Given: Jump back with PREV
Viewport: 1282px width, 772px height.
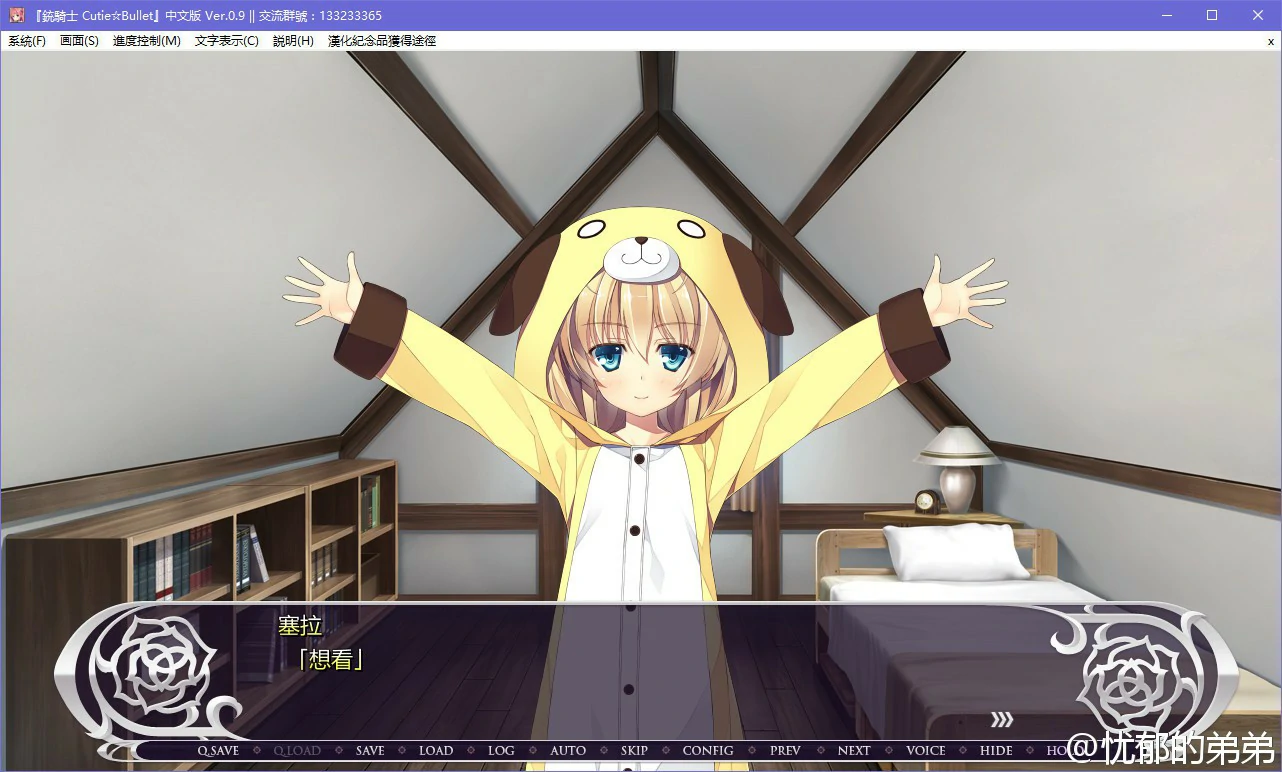Looking at the screenshot, I should 784,750.
